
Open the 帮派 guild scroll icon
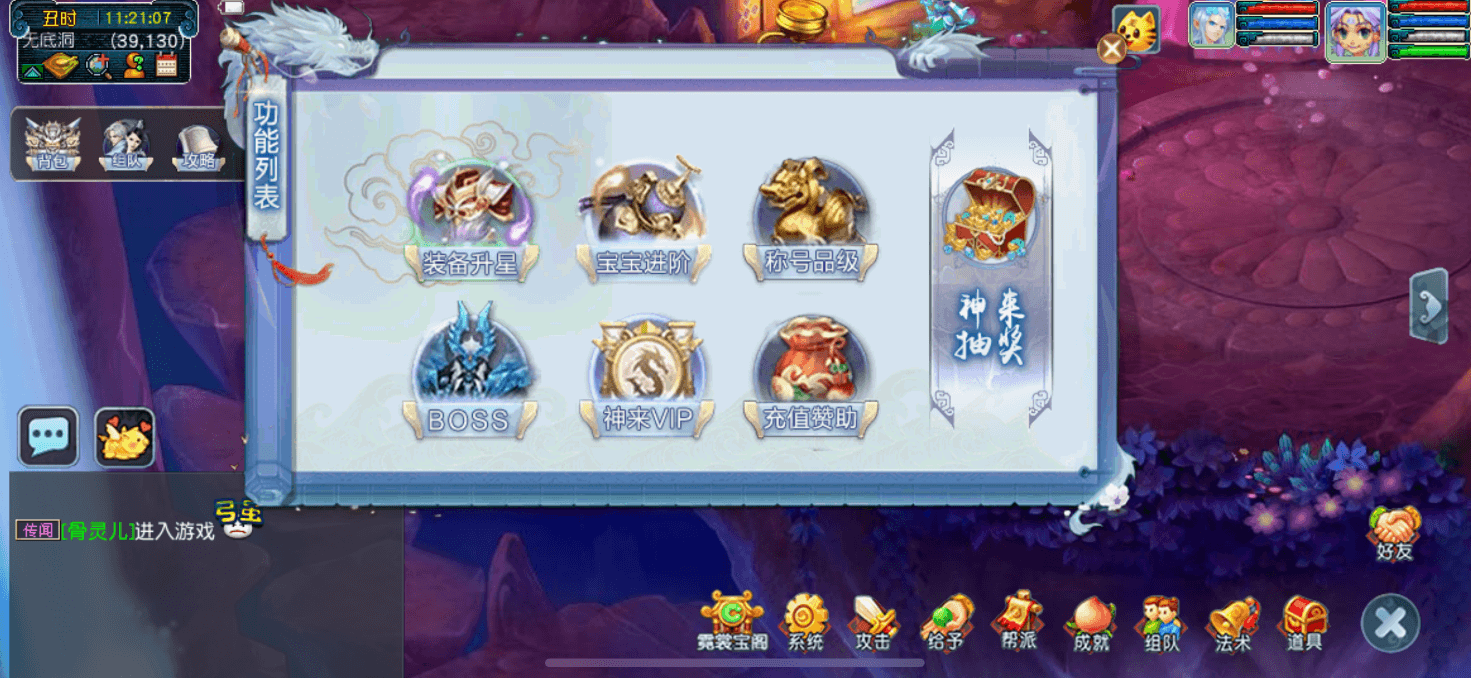(x=1018, y=622)
